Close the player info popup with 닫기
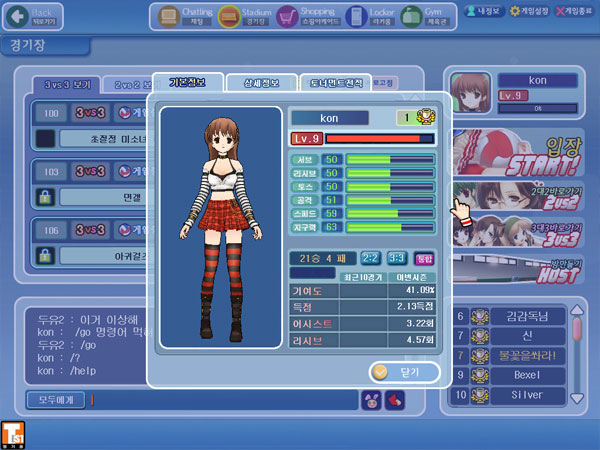The width and height of the screenshot is (600, 450). pyautogui.click(x=404, y=371)
